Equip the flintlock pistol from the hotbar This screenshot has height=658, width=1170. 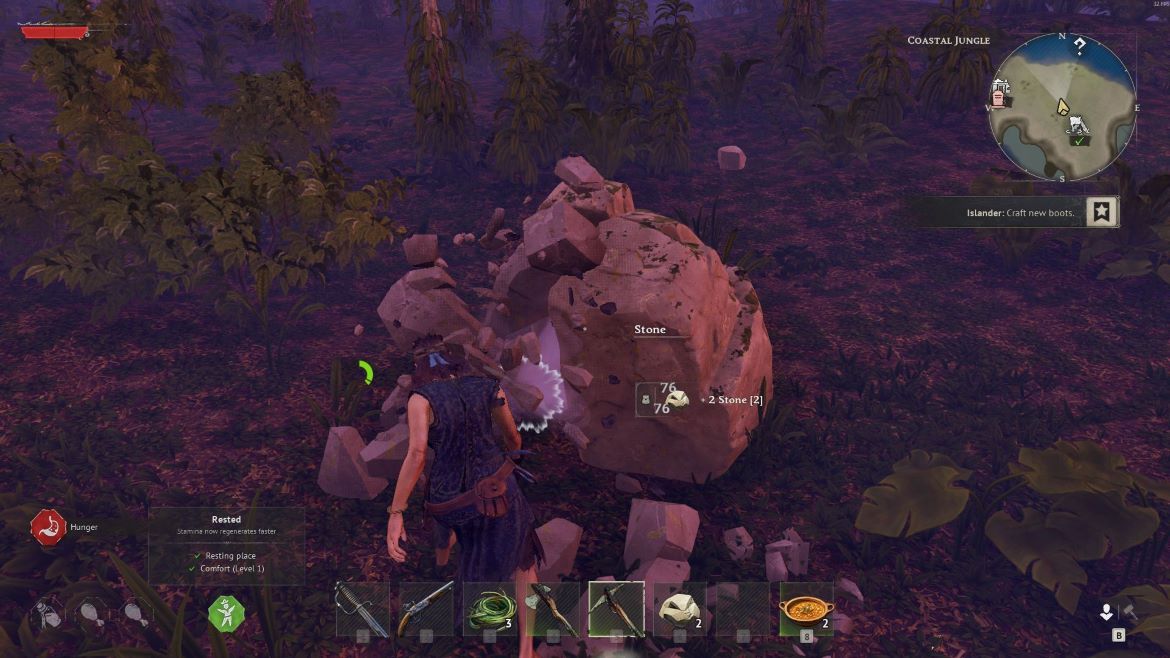tap(426, 609)
